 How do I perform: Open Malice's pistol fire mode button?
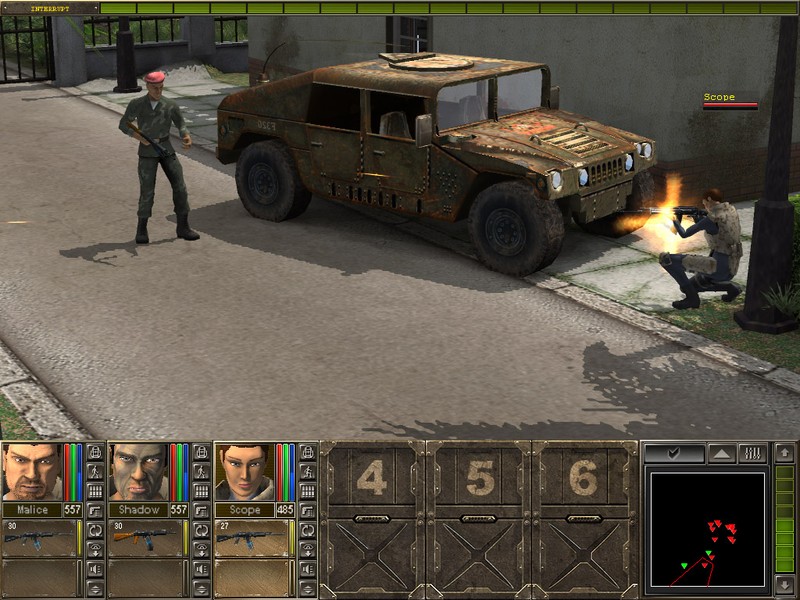[95, 510]
